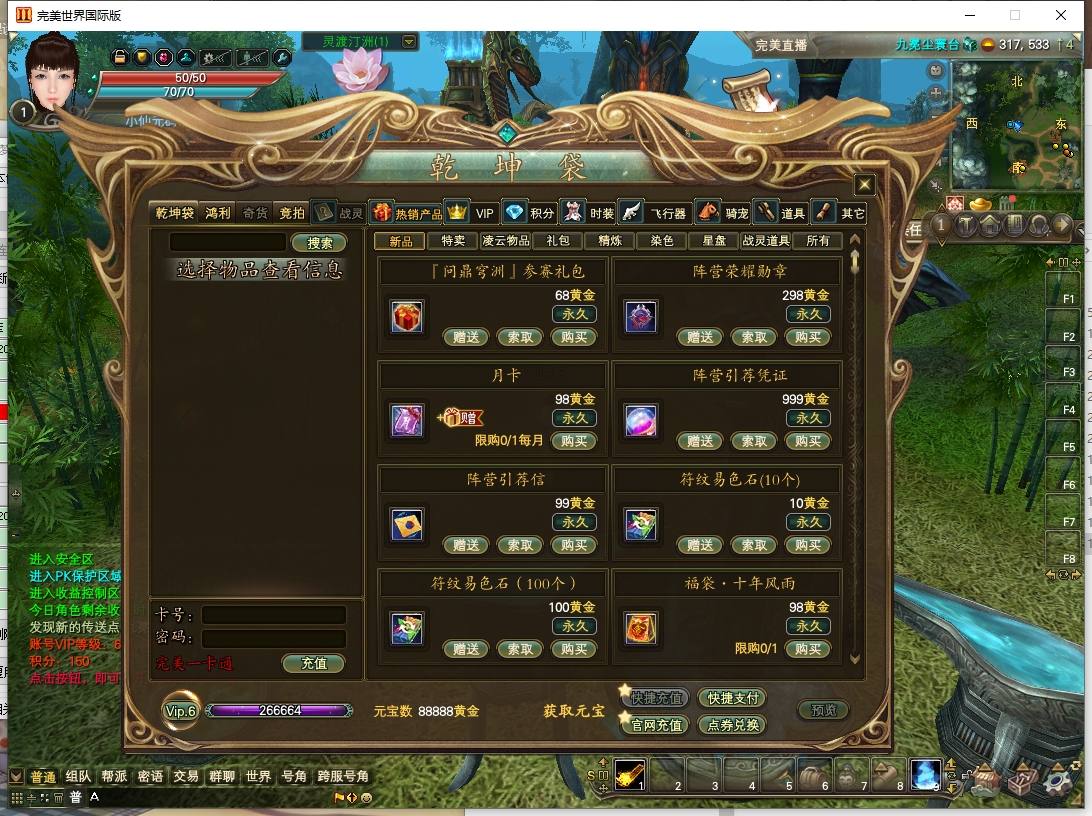This screenshot has width=1092, height=816.
Task: Focus the 卡号 card number field
Action: pyautogui.click(x=274, y=615)
